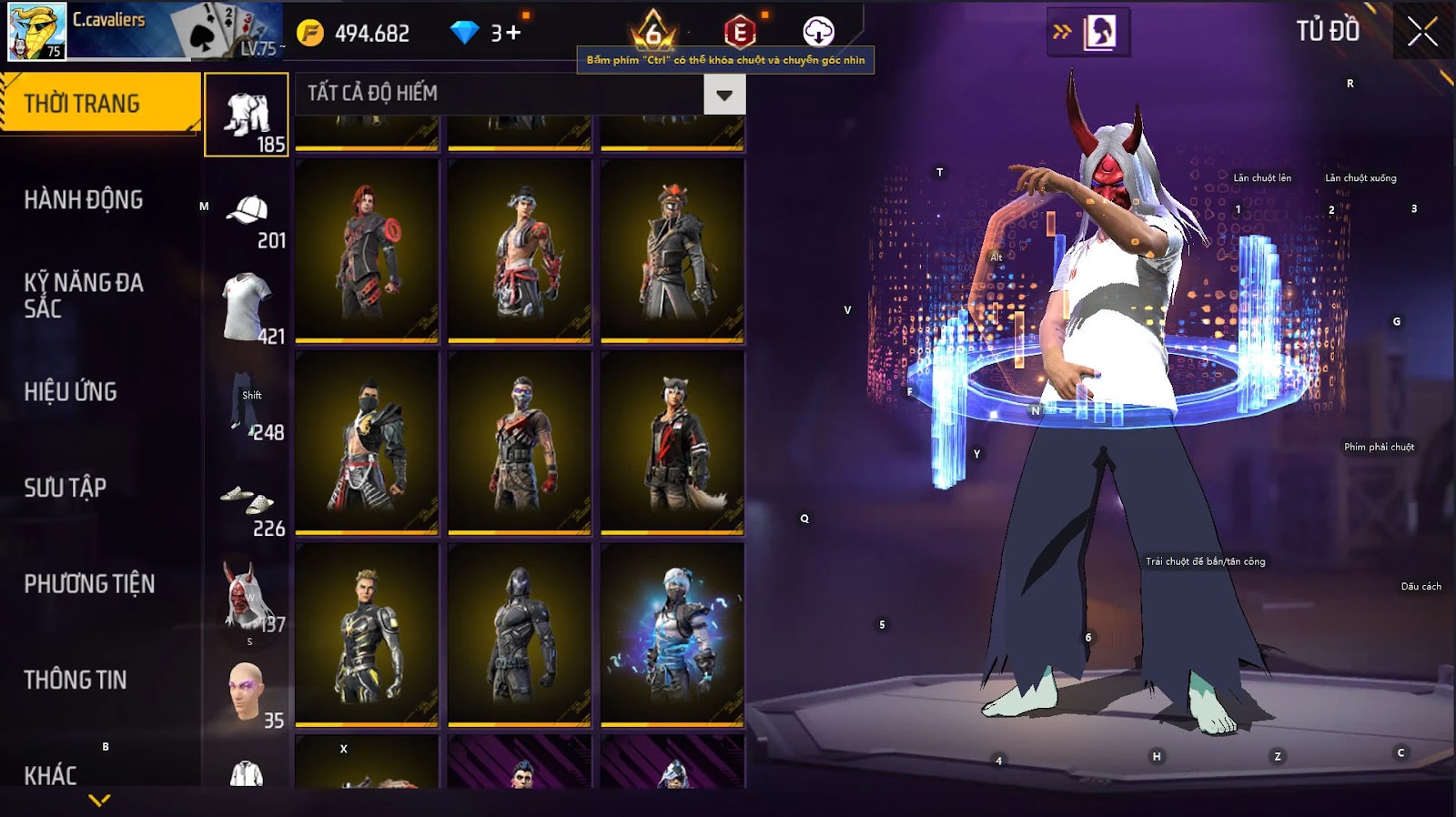1456x817 pixels.
Task: Select the outfit sets category with 185 items
Action: click(247, 116)
